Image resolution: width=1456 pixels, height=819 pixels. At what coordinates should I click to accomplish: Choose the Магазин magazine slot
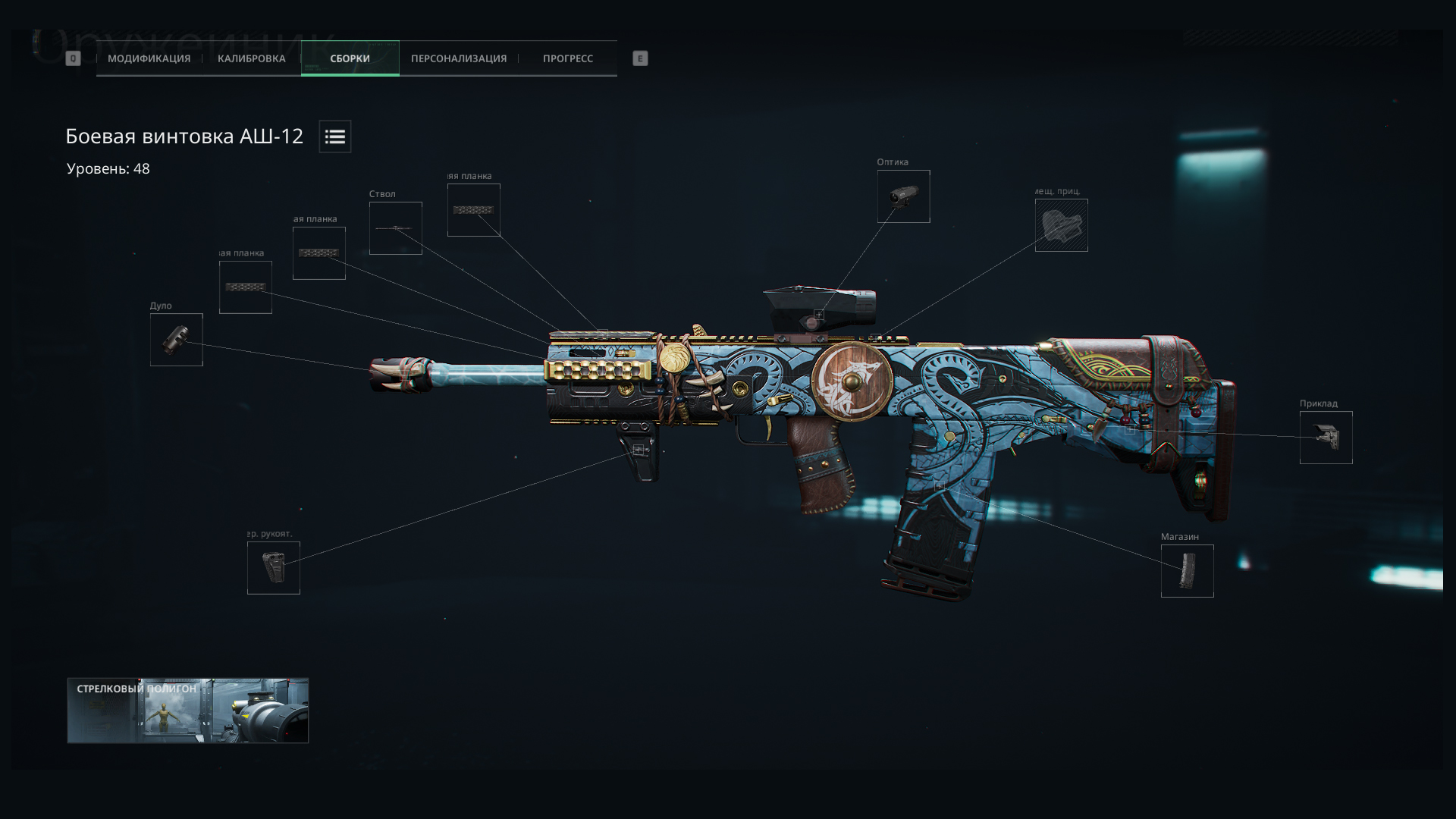pyautogui.click(x=1187, y=571)
